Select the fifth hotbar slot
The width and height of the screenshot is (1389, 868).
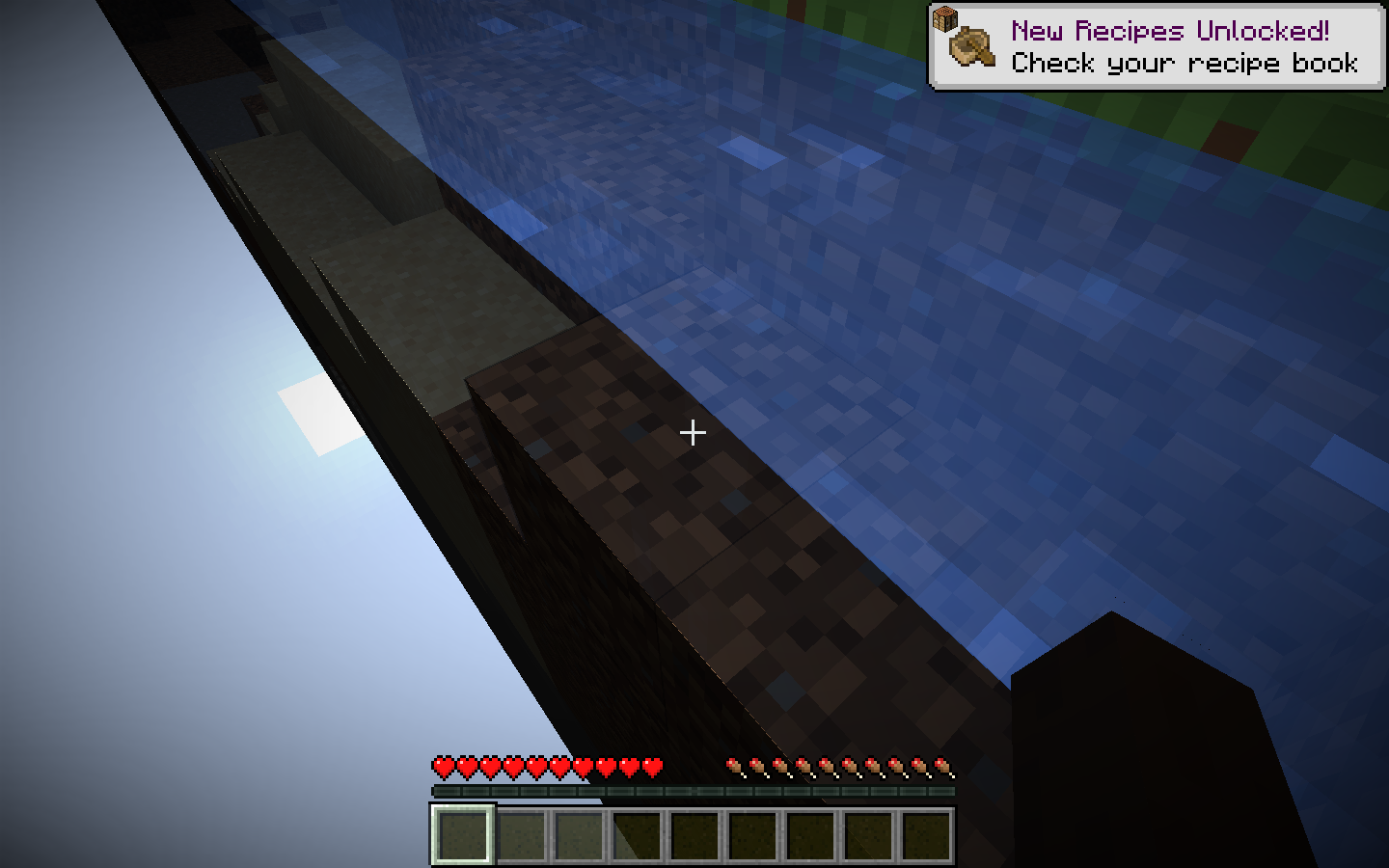[x=695, y=835]
